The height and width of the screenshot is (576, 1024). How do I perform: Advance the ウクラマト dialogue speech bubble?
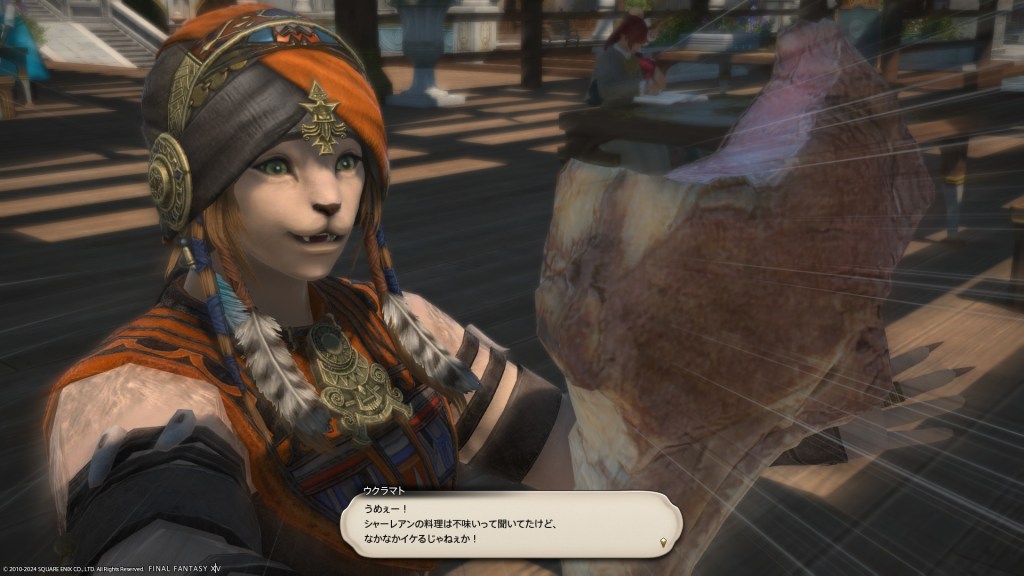coord(662,542)
